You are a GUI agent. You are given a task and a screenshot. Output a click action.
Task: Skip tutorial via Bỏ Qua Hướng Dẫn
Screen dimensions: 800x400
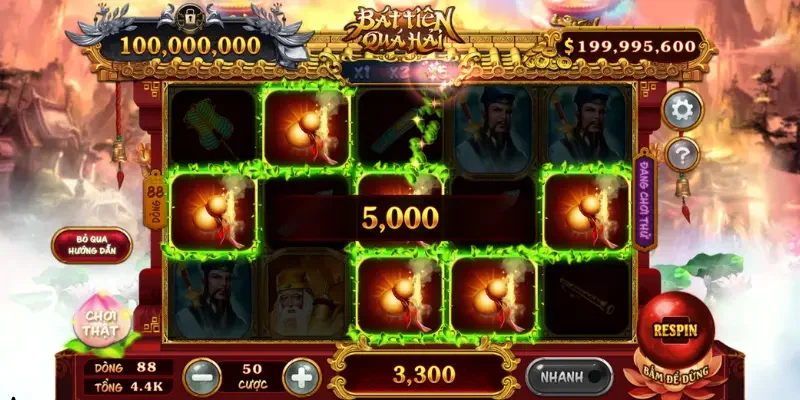91,245
